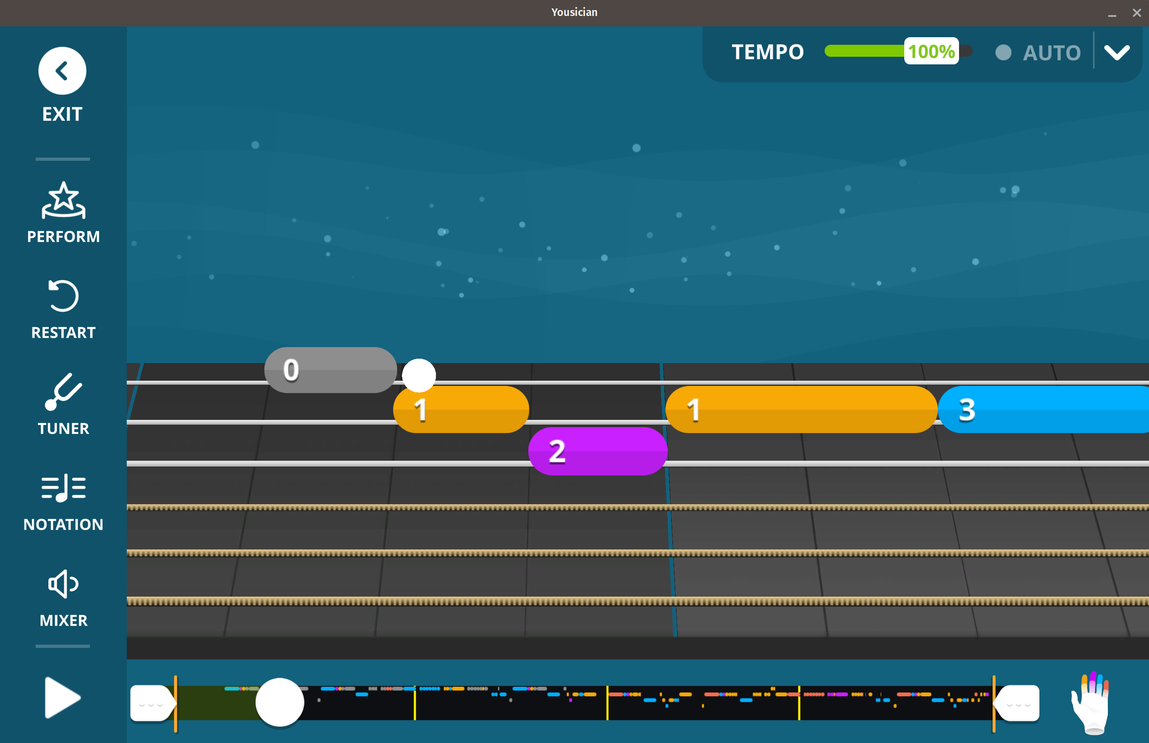Exit the song with the back arrow
1149x743 pixels.
62,72
